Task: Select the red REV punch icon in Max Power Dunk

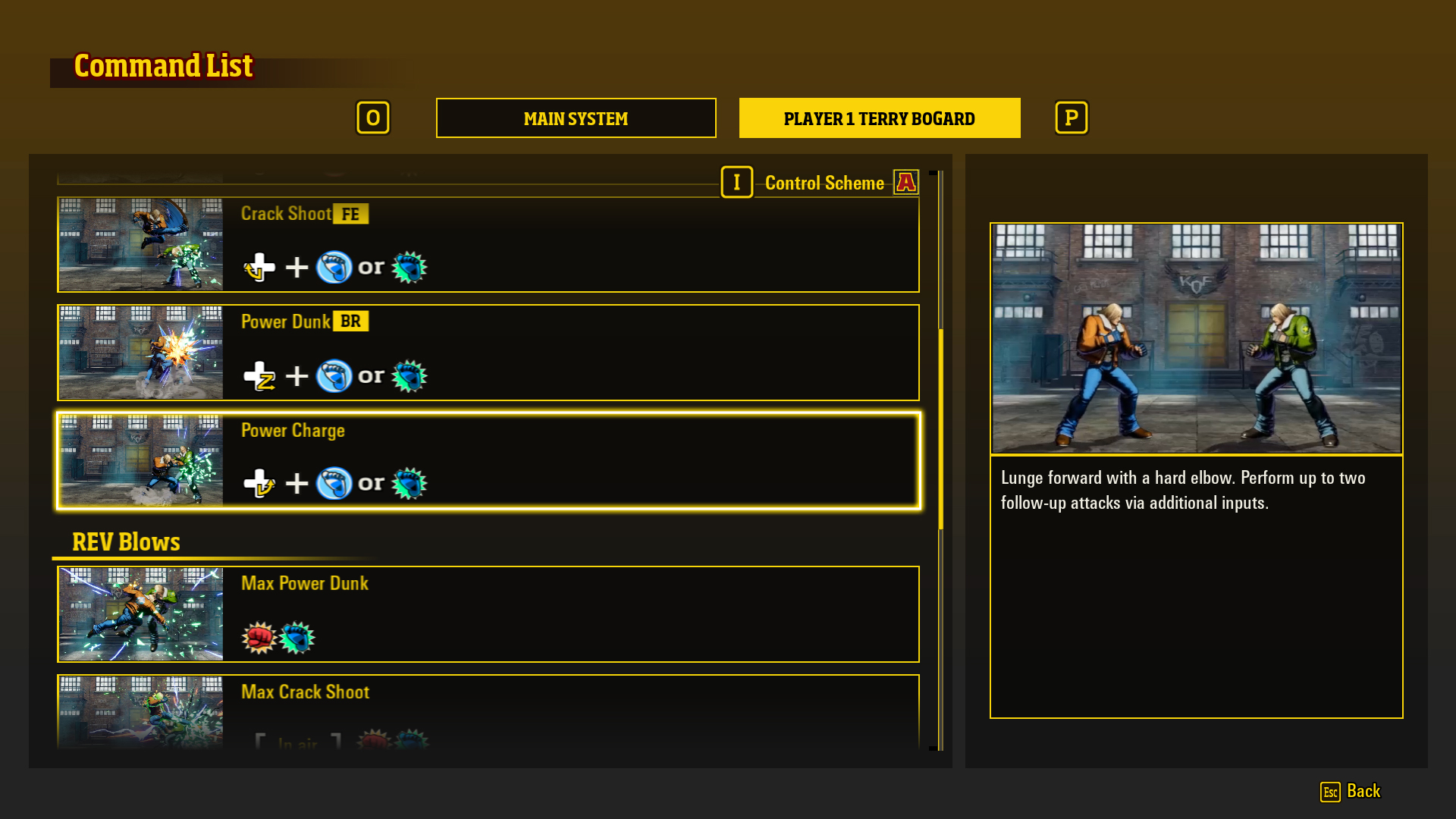Action: pos(258,637)
